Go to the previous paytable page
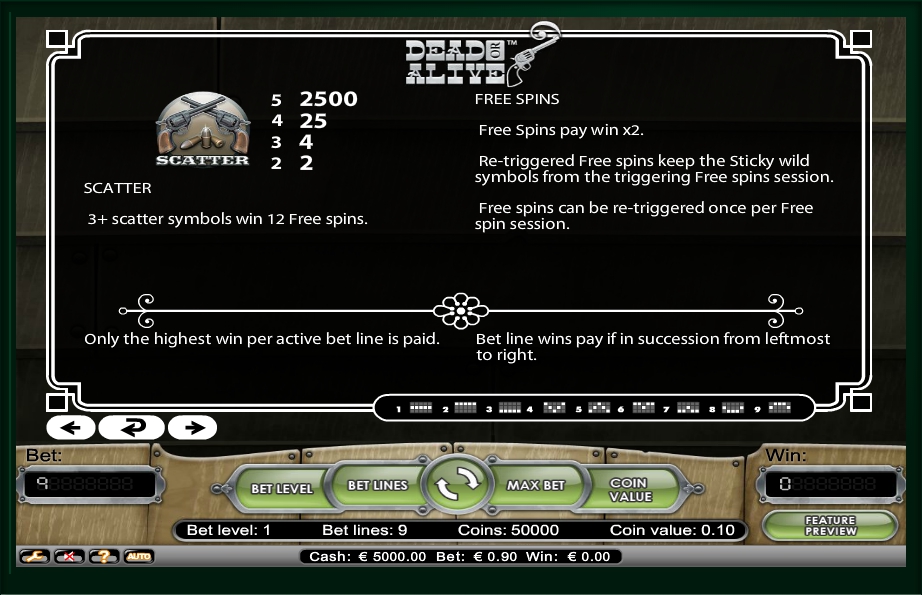 click(x=70, y=428)
